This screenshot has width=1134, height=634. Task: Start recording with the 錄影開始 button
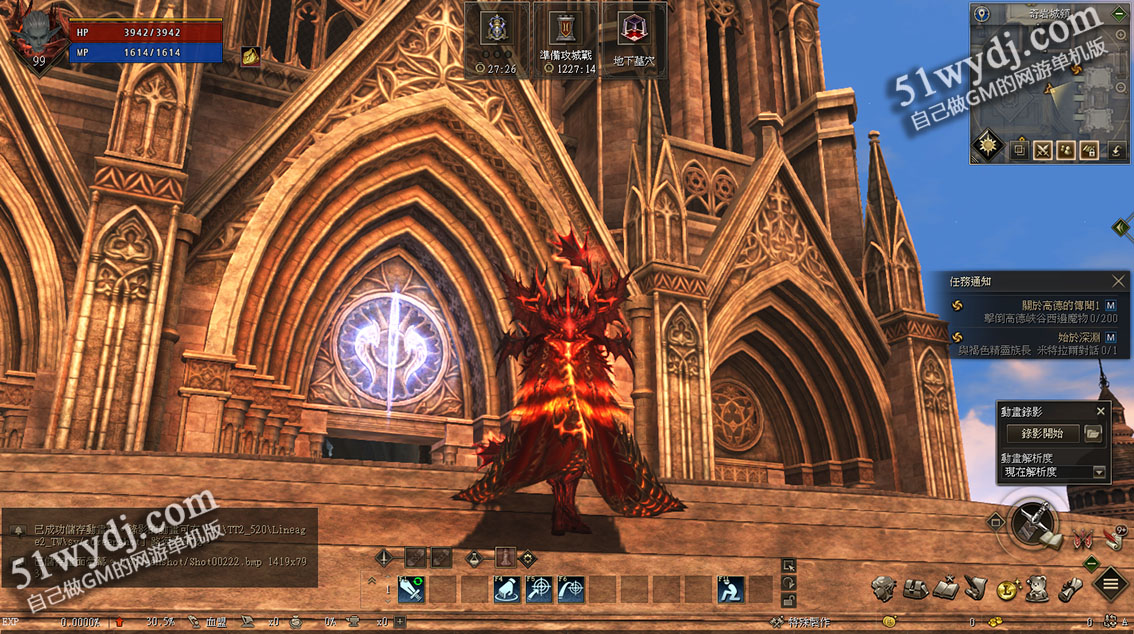[x=1042, y=434]
